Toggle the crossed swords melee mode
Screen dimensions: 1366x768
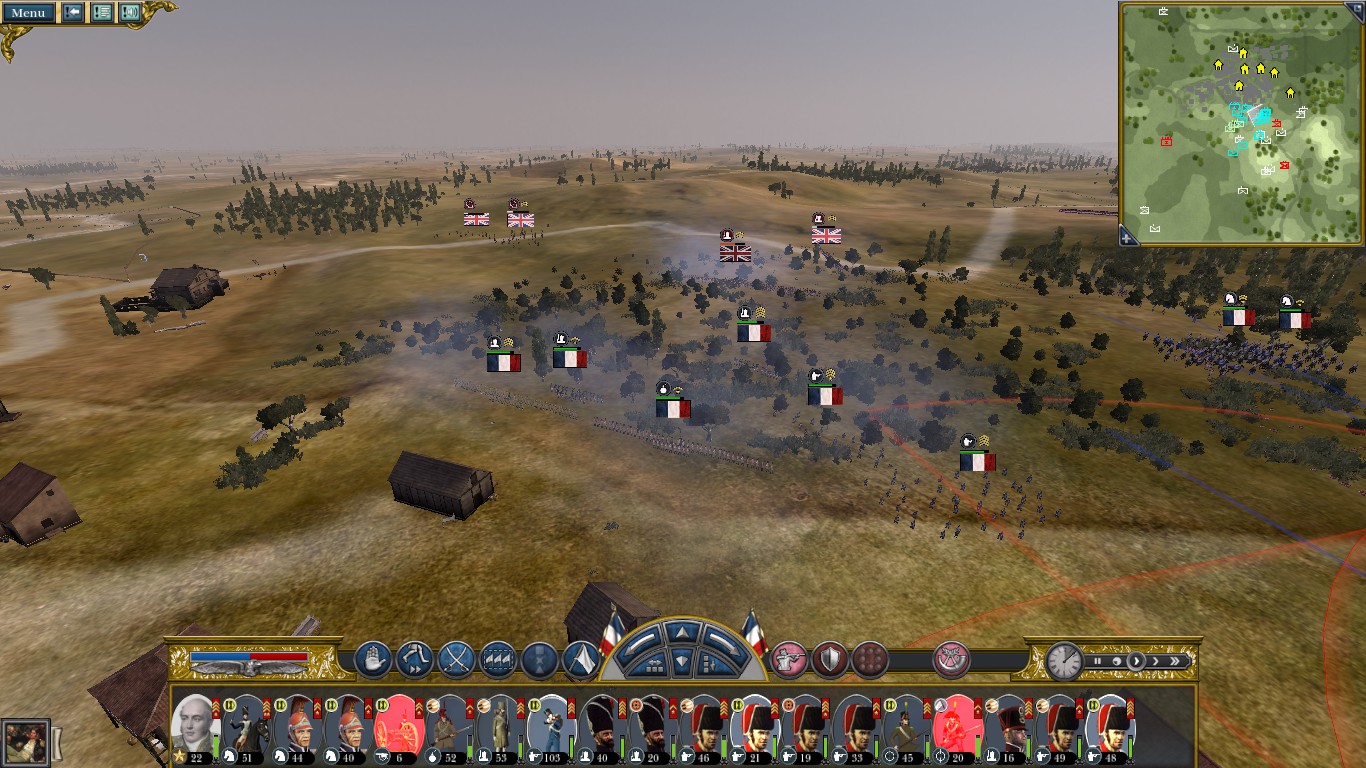tap(456, 659)
